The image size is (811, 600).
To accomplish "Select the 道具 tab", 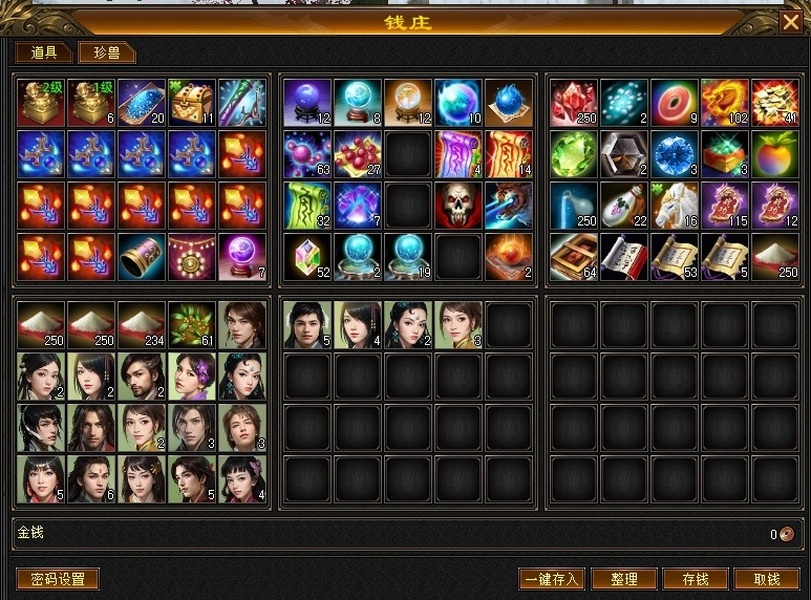I will [44, 53].
